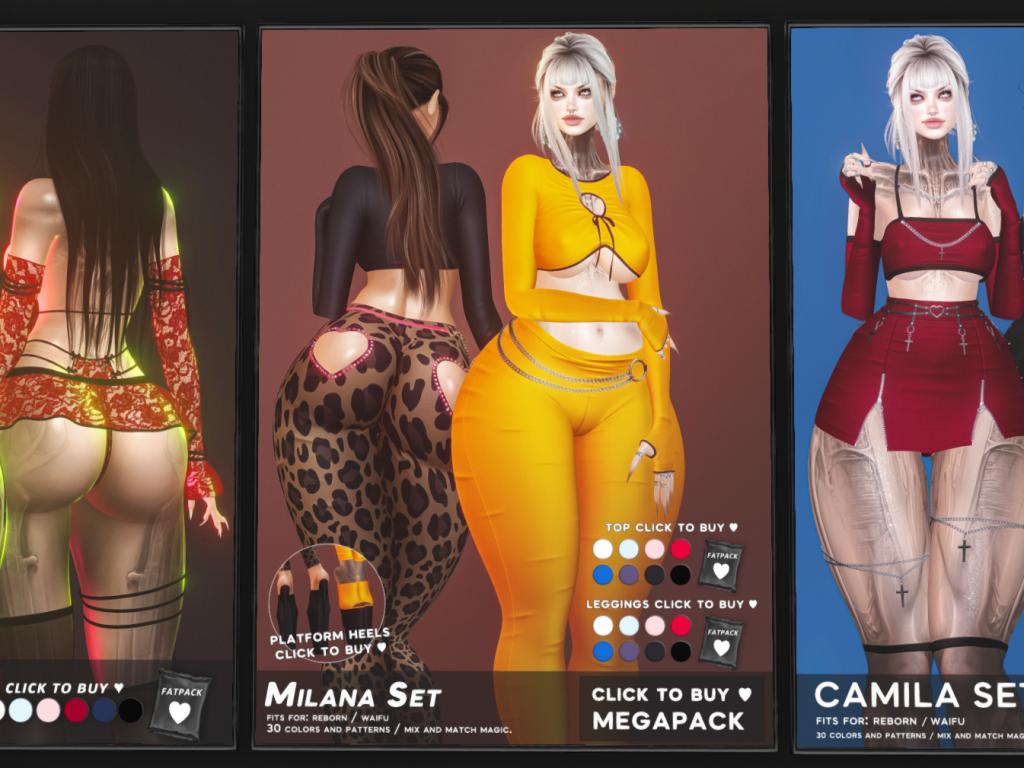The image size is (1024, 768).
Task: Select the navy blue lace set swatch
Action: click(104, 711)
